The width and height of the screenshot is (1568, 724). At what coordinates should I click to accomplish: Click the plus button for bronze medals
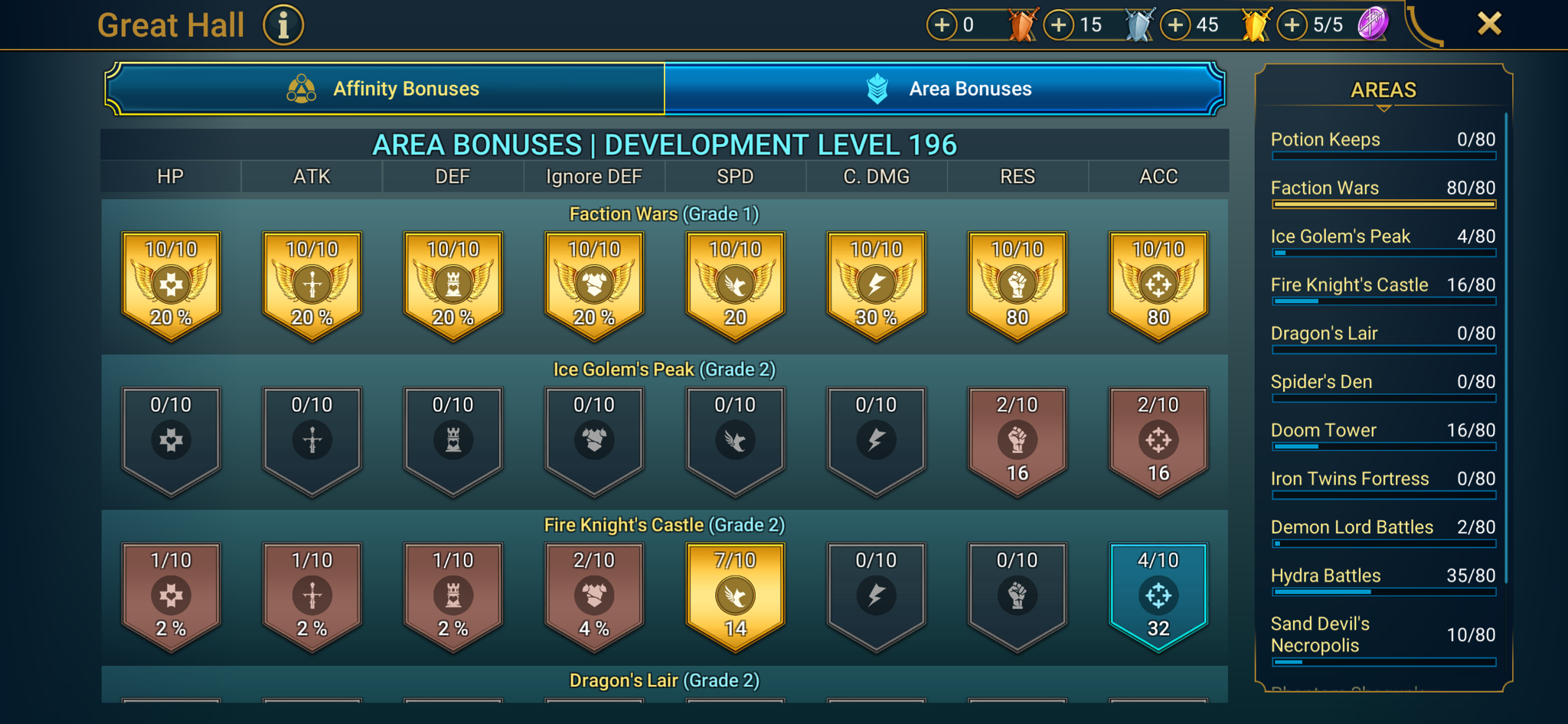coord(942,24)
